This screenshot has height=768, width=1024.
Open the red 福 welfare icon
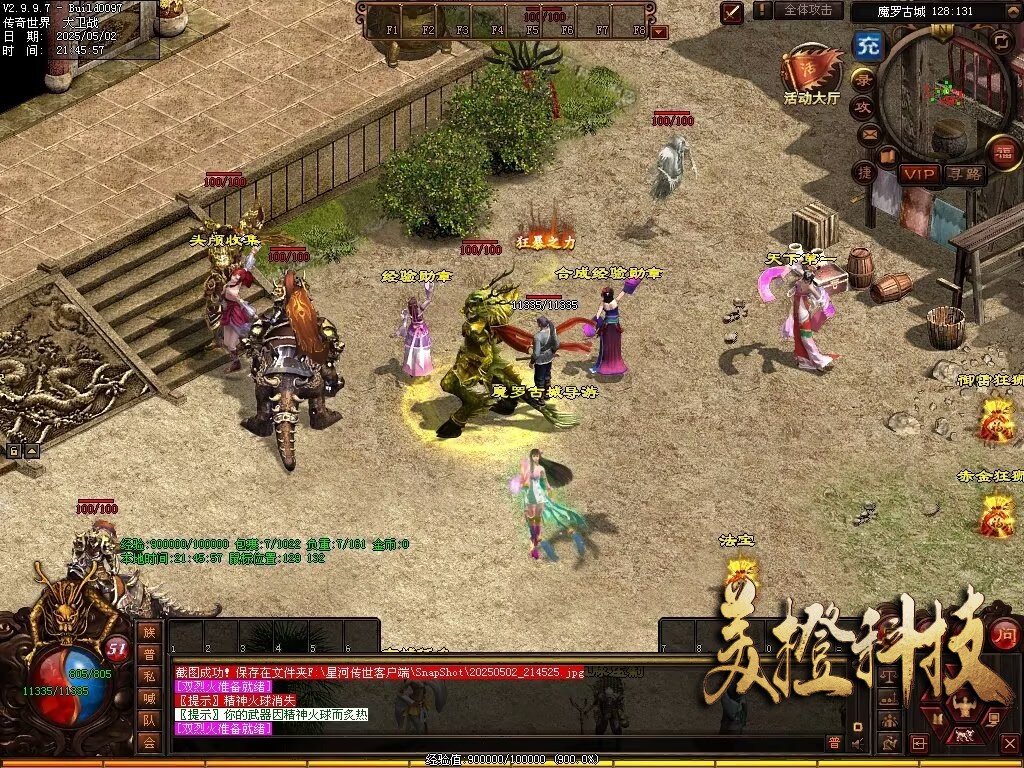click(1002, 152)
